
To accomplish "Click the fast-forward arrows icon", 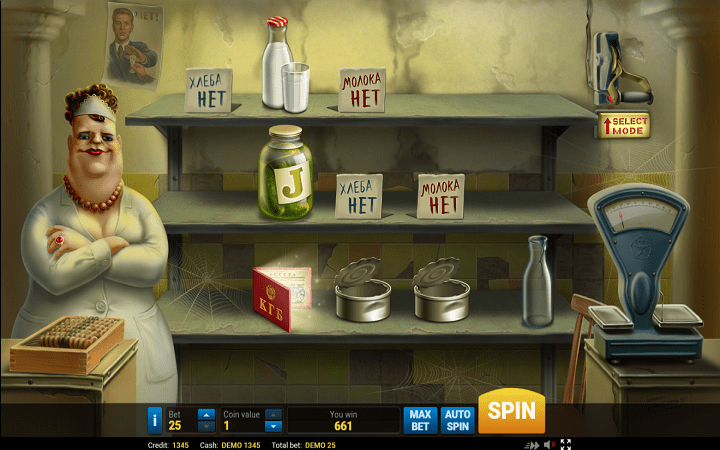I will click(532, 444).
